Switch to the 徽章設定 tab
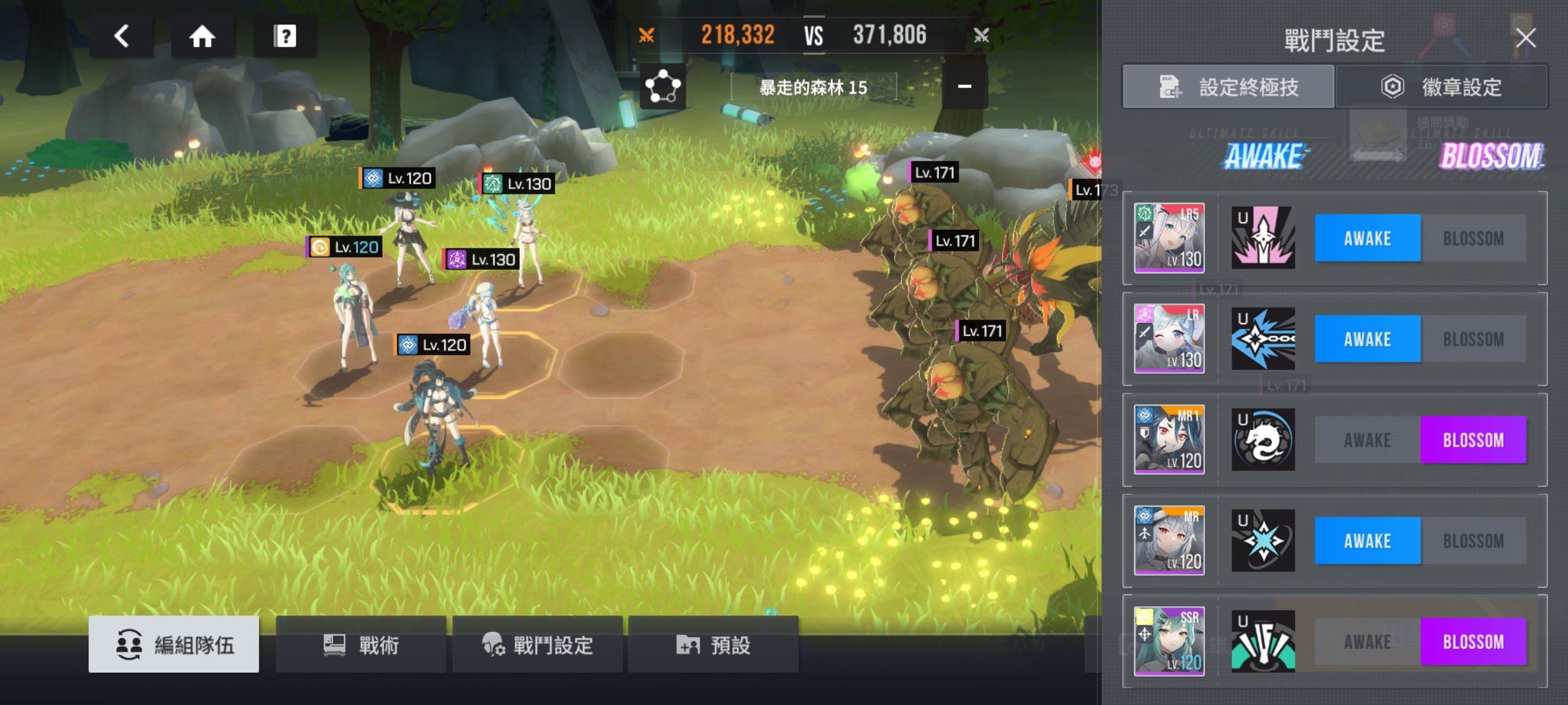1568x705 pixels. pyautogui.click(x=1441, y=87)
